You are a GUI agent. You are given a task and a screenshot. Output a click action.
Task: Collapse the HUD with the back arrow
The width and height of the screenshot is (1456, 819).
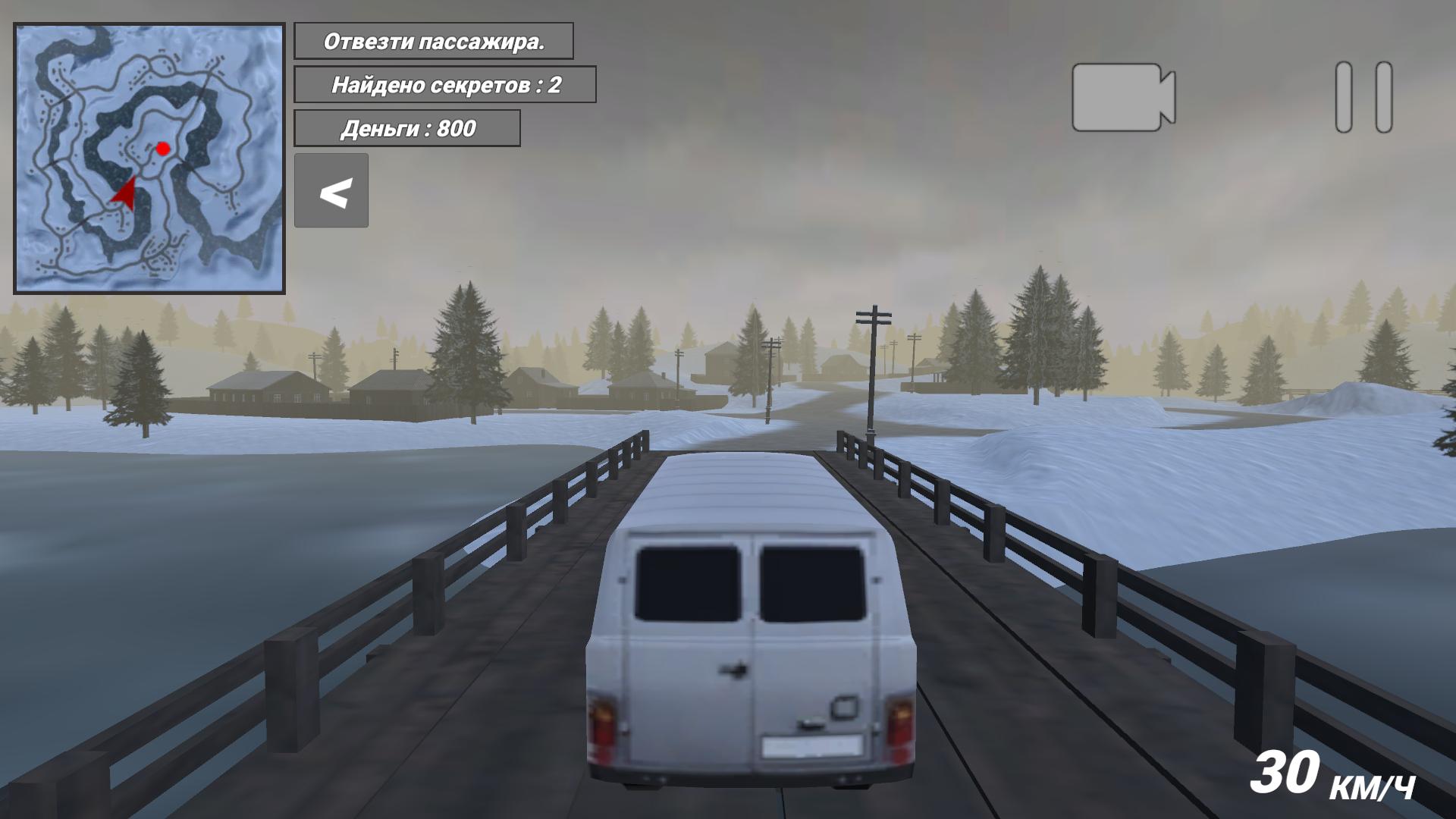(x=331, y=191)
